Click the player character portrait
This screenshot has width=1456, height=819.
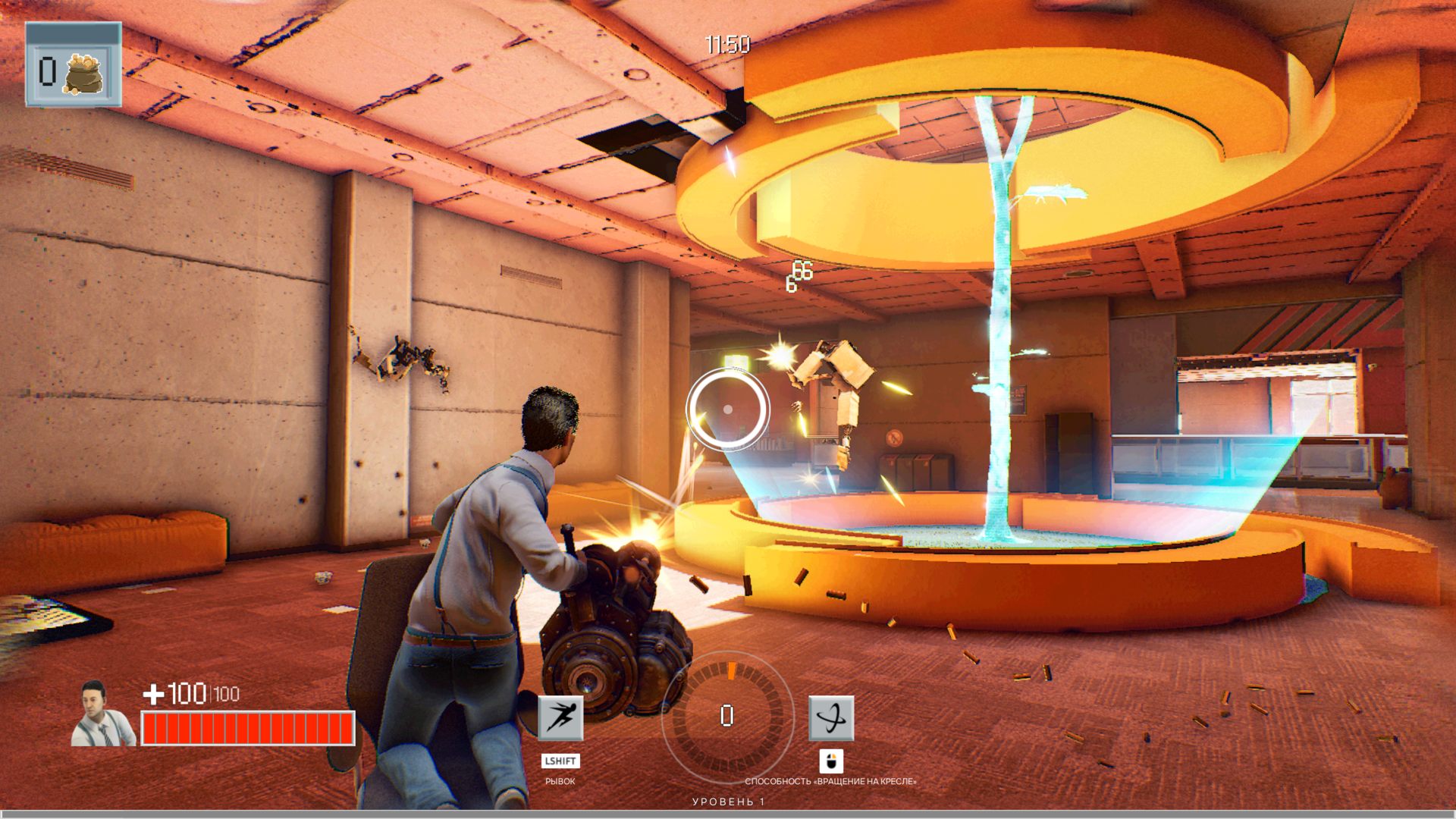pyautogui.click(x=103, y=714)
